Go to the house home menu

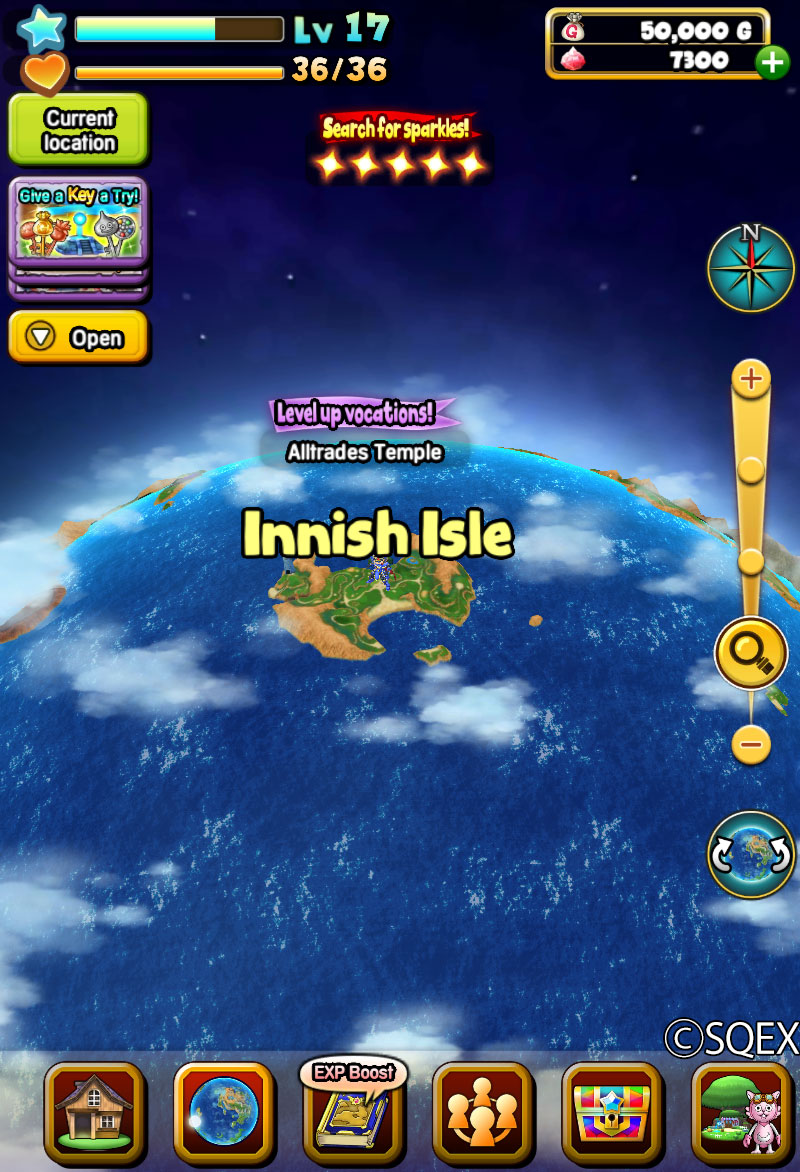pyautogui.click(x=95, y=1112)
